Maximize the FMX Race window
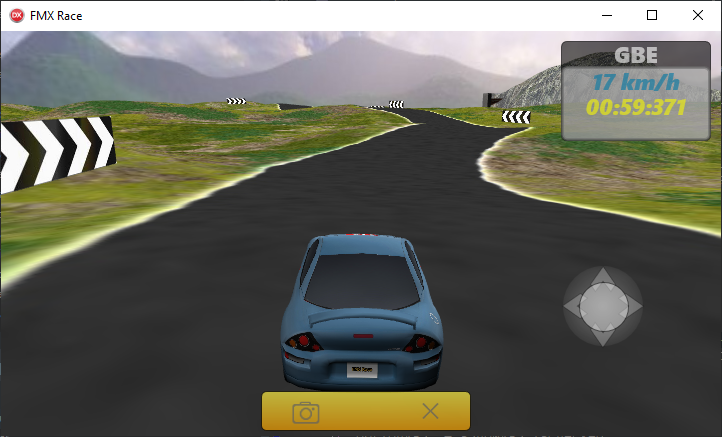The image size is (722, 437). pos(652,15)
